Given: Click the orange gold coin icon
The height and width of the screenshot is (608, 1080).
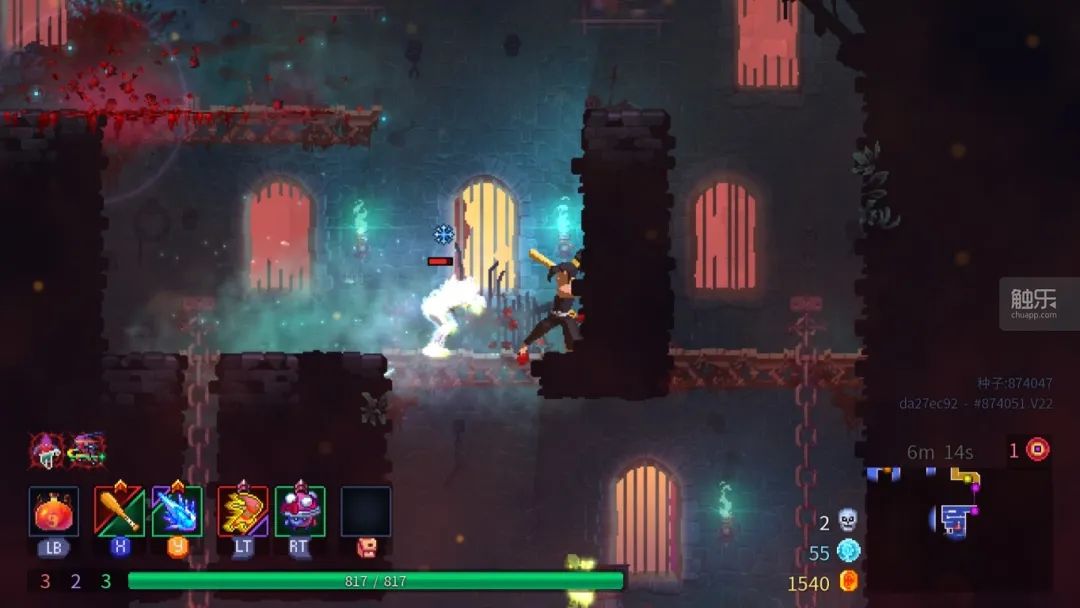Looking at the screenshot, I should click(x=849, y=581).
